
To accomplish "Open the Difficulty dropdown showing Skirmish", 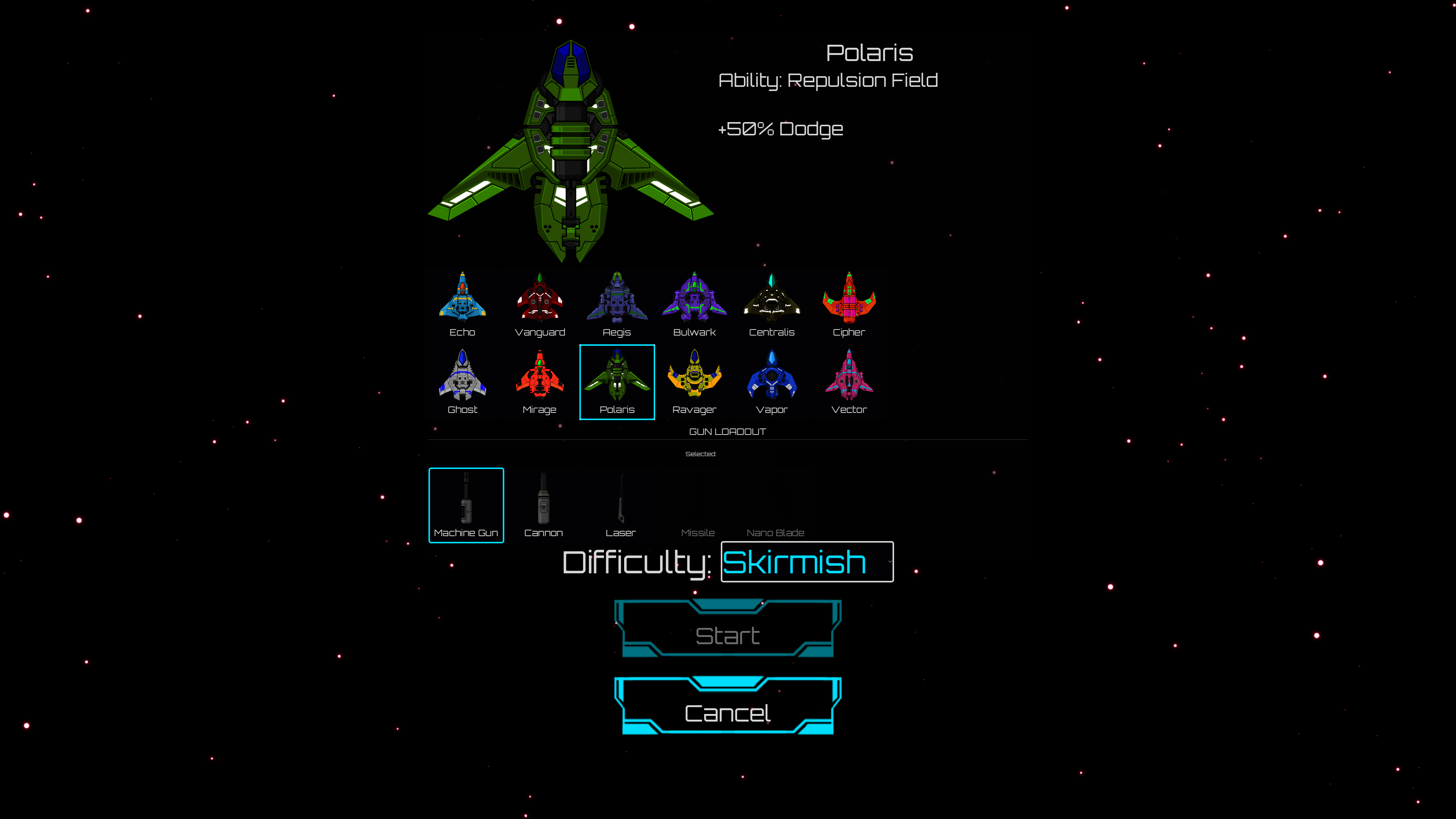I will click(806, 562).
